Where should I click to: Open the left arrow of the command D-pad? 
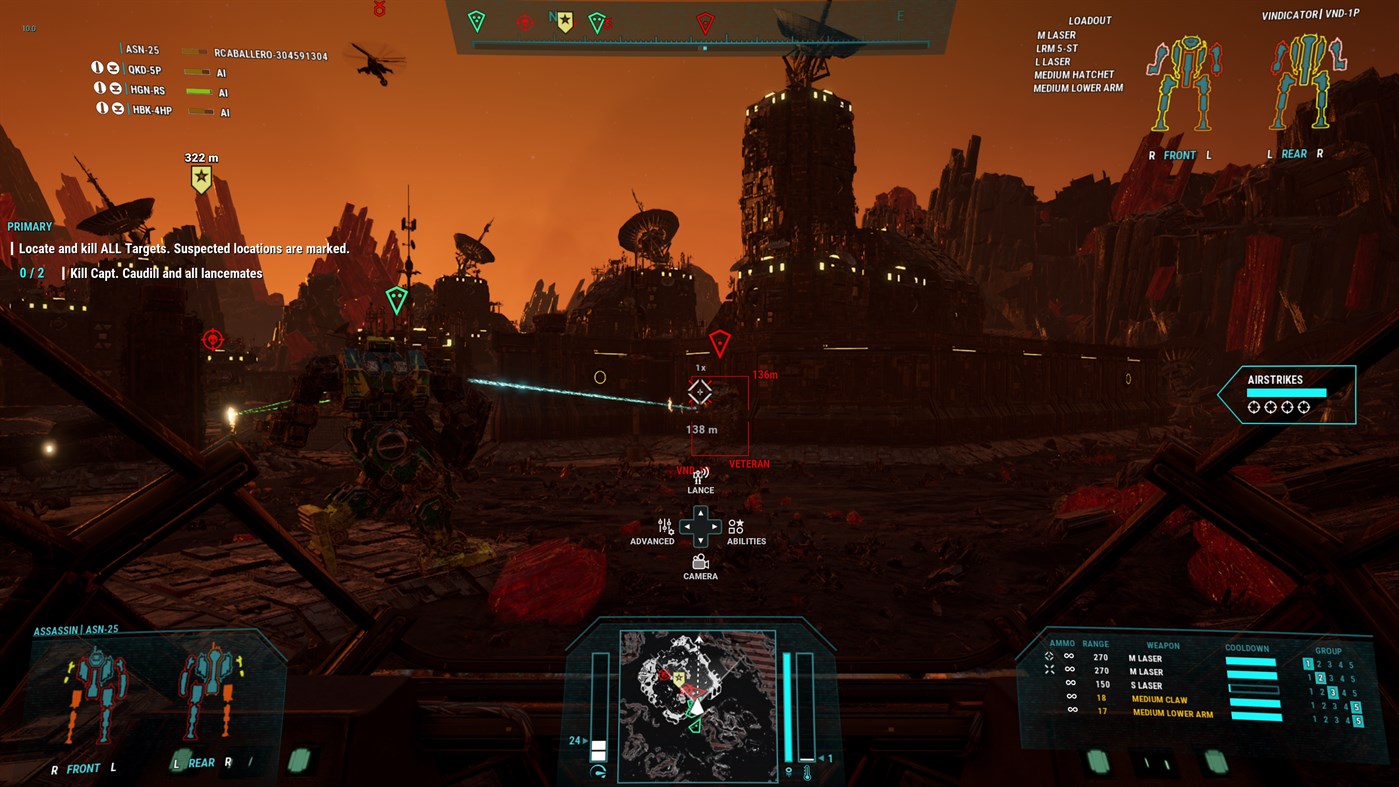click(x=685, y=525)
